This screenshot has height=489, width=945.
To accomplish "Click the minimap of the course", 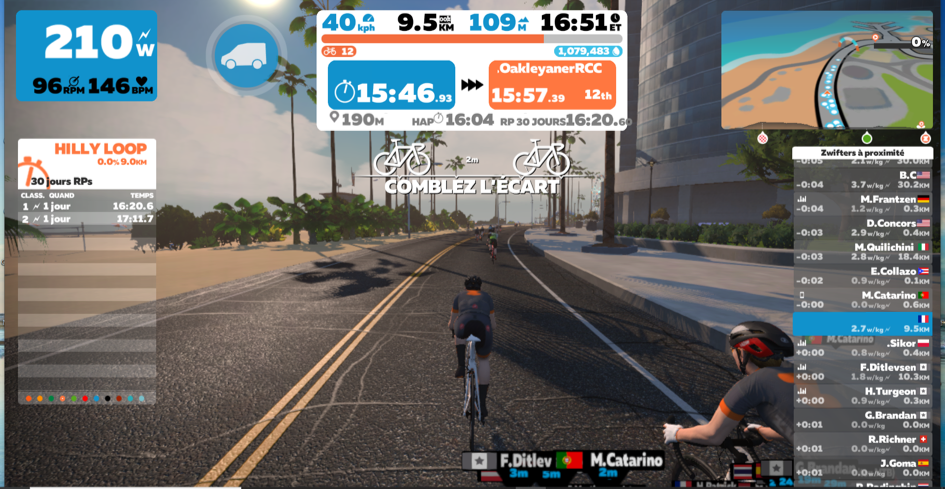I will 826,70.
